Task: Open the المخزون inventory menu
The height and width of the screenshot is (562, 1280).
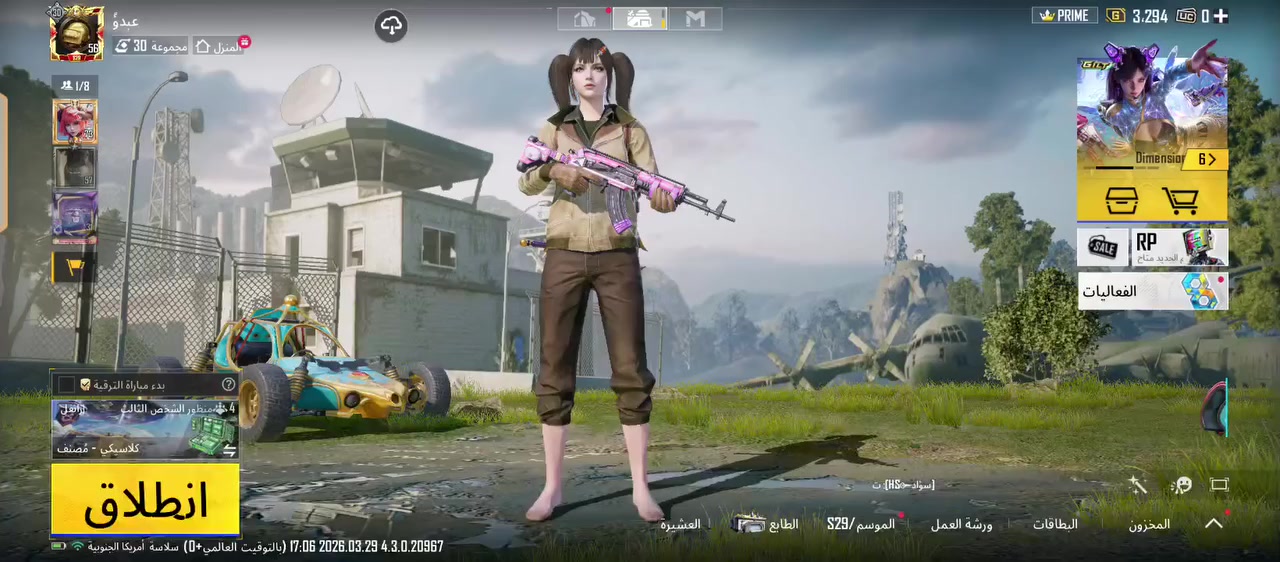Action: pyautogui.click(x=1149, y=524)
